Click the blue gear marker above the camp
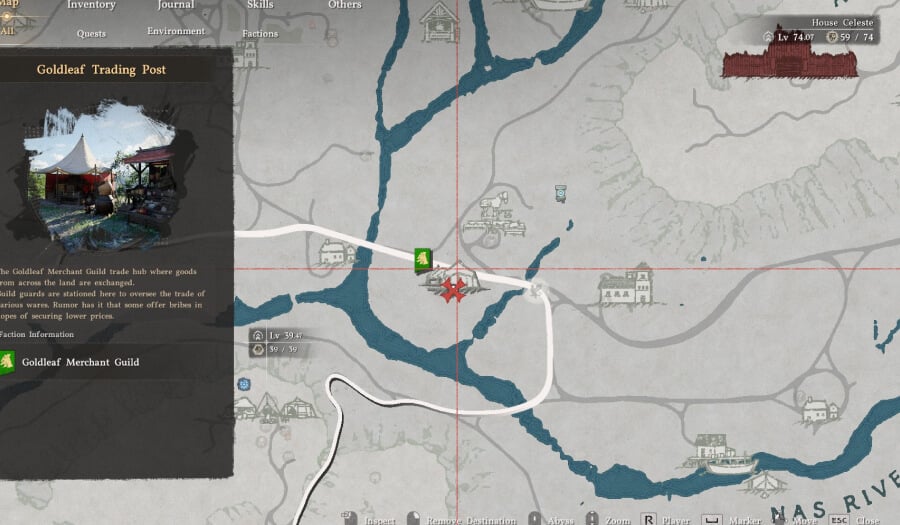 [244, 384]
